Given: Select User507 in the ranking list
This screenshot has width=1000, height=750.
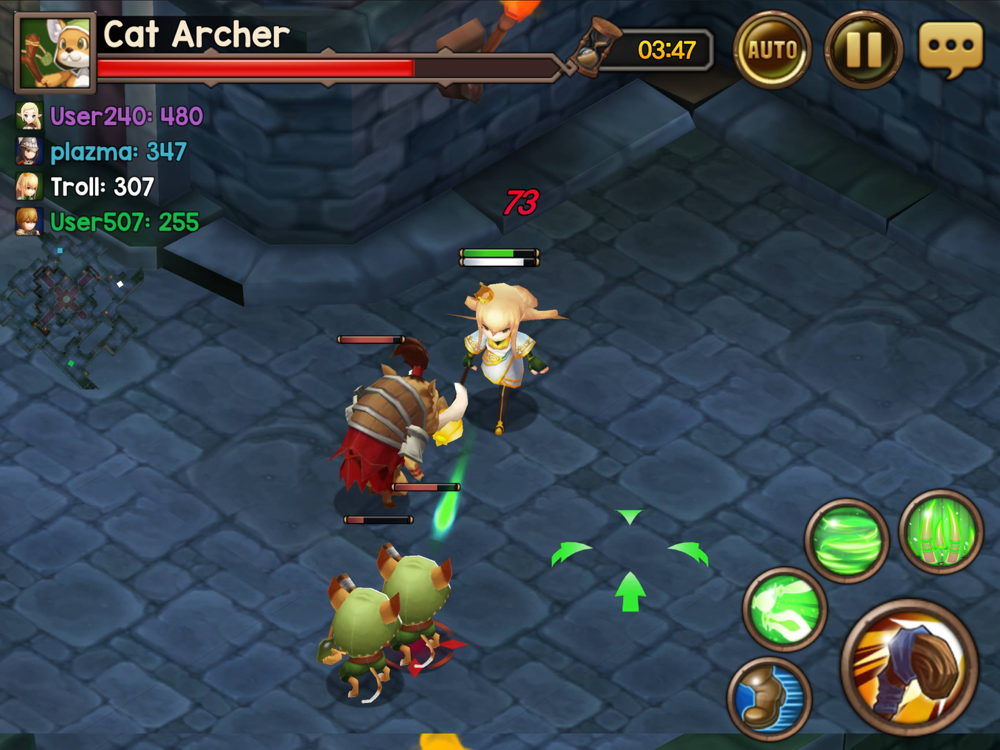Looking at the screenshot, I should [108, 222].
